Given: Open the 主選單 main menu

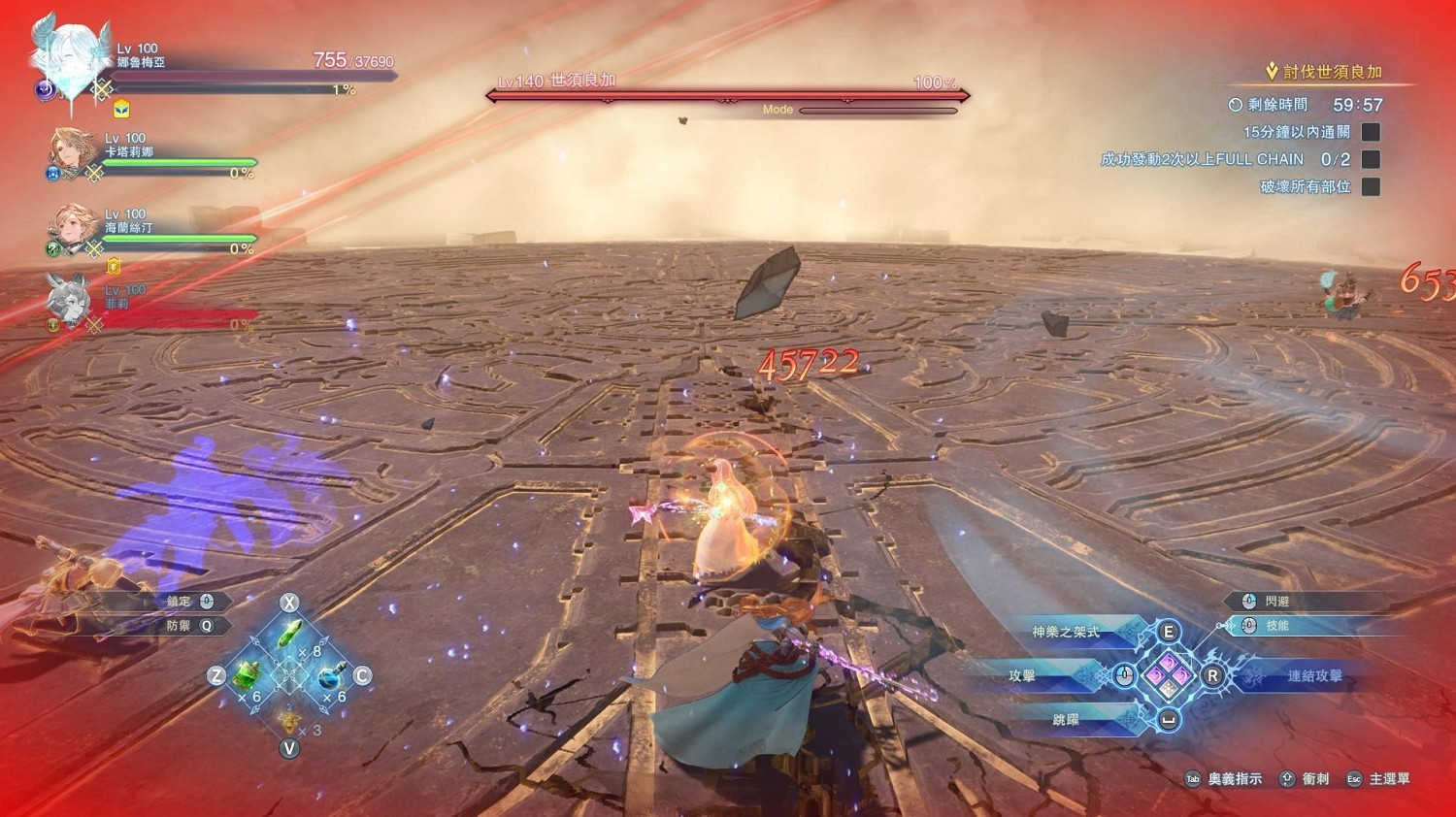Looking at the screenshot, I should [1388, 779].
